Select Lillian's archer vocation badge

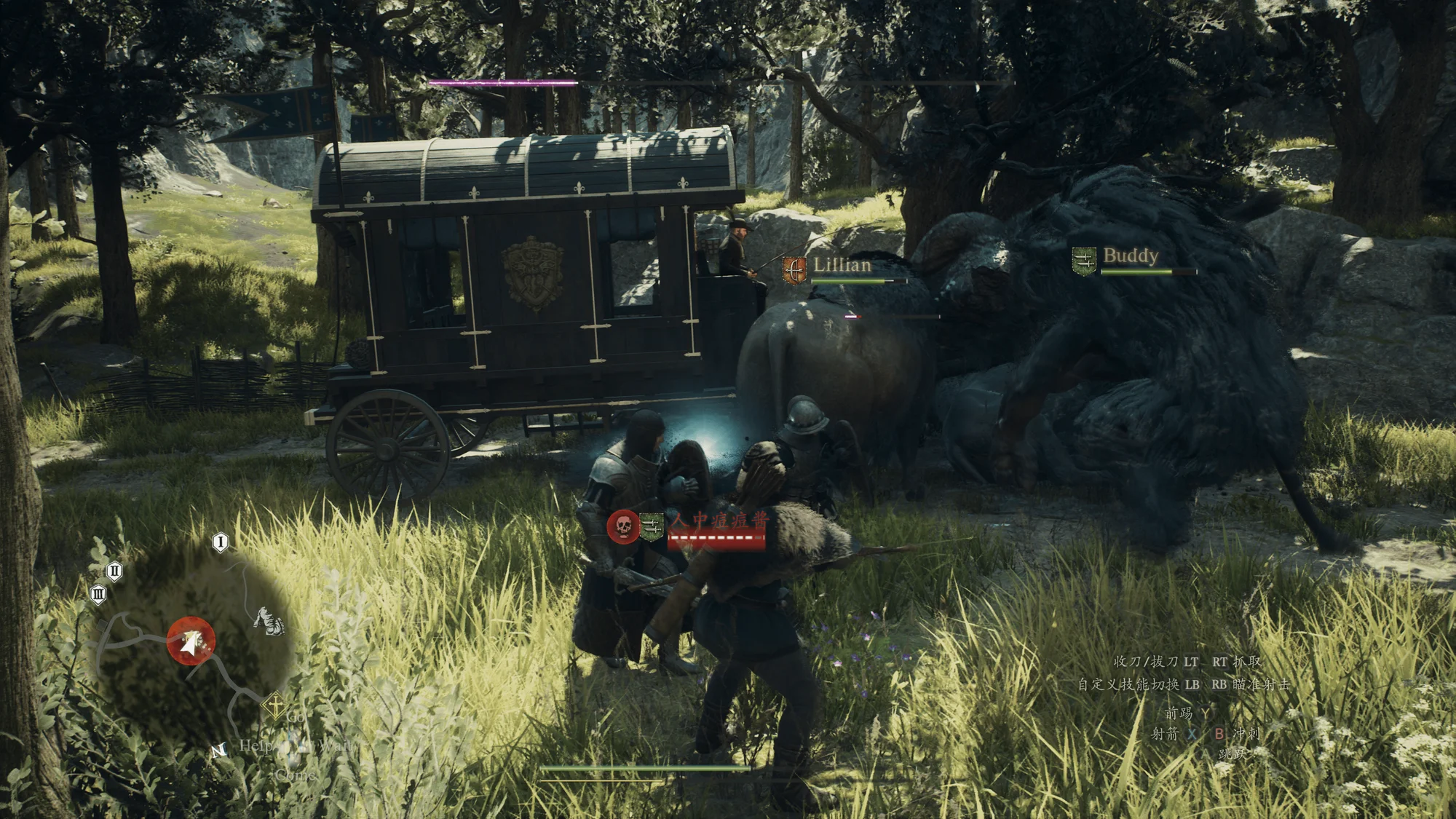794,269
